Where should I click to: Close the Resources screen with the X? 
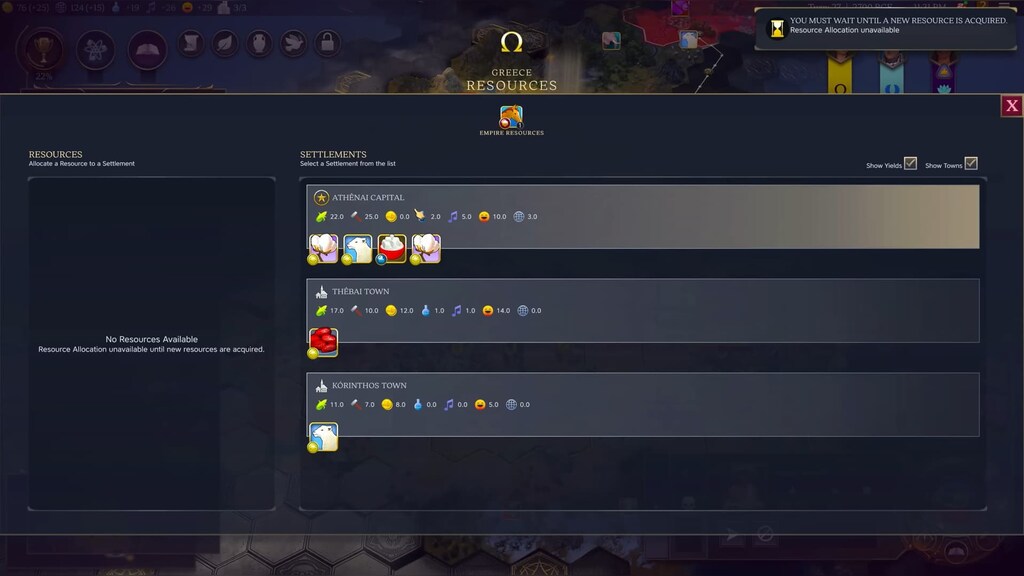[x=1011, y=105]
